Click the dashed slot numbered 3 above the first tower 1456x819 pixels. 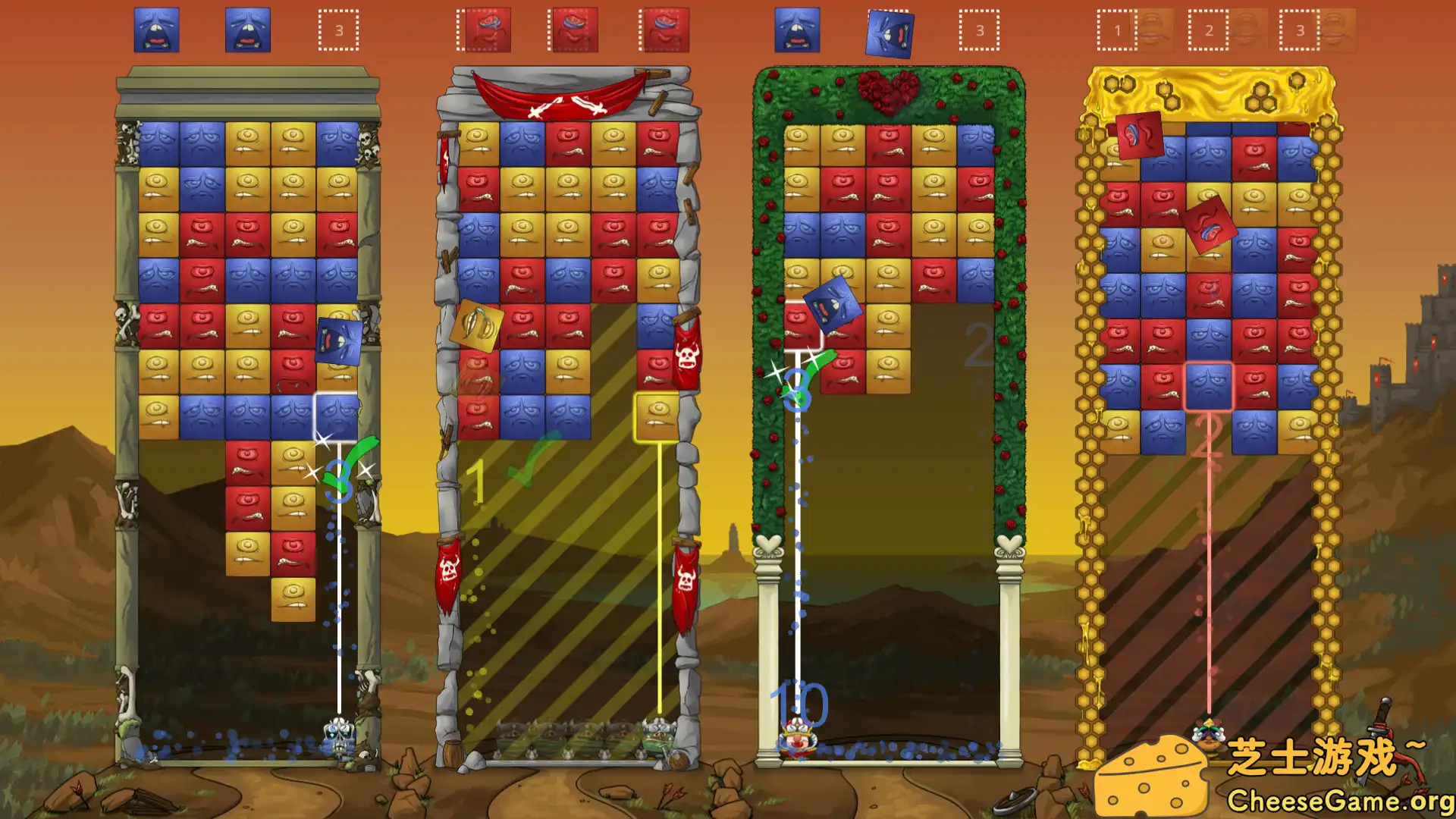click(340, 30)
